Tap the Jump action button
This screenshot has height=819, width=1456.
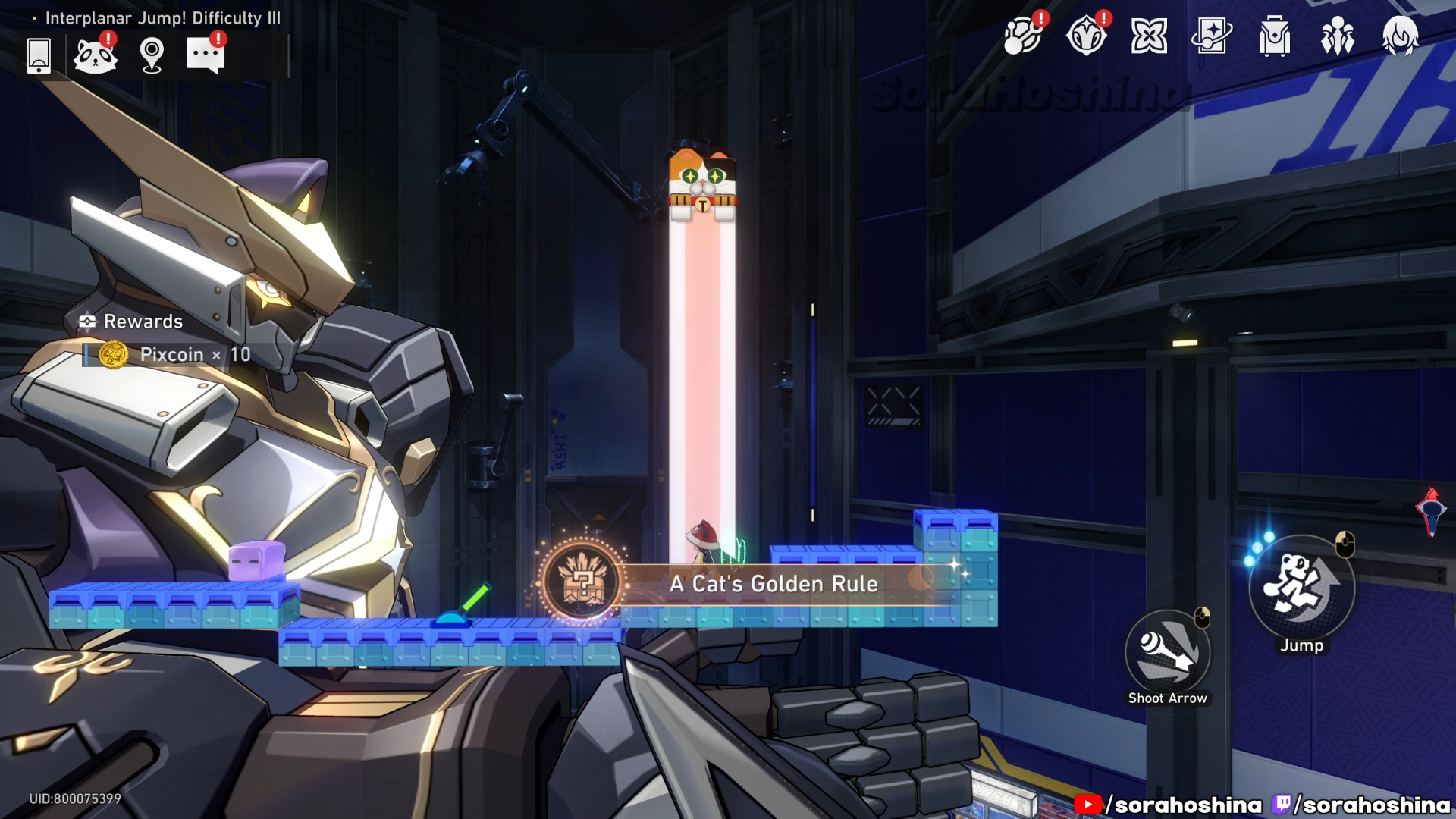(1301, 588)
